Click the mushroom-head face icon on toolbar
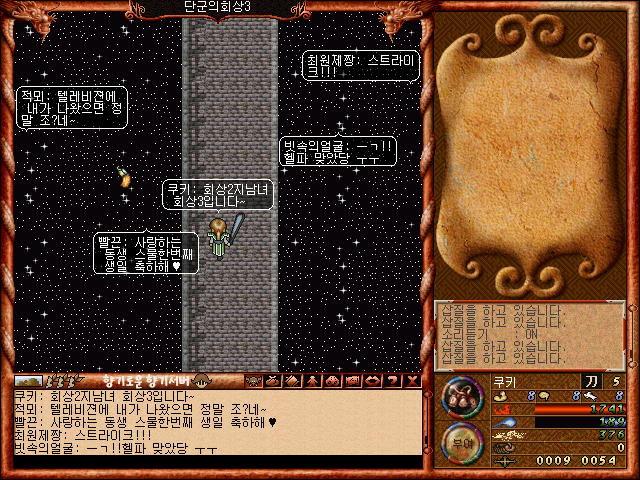Image resolution: width=640 pixels, height=480 pixels. (x=201, y=380)
